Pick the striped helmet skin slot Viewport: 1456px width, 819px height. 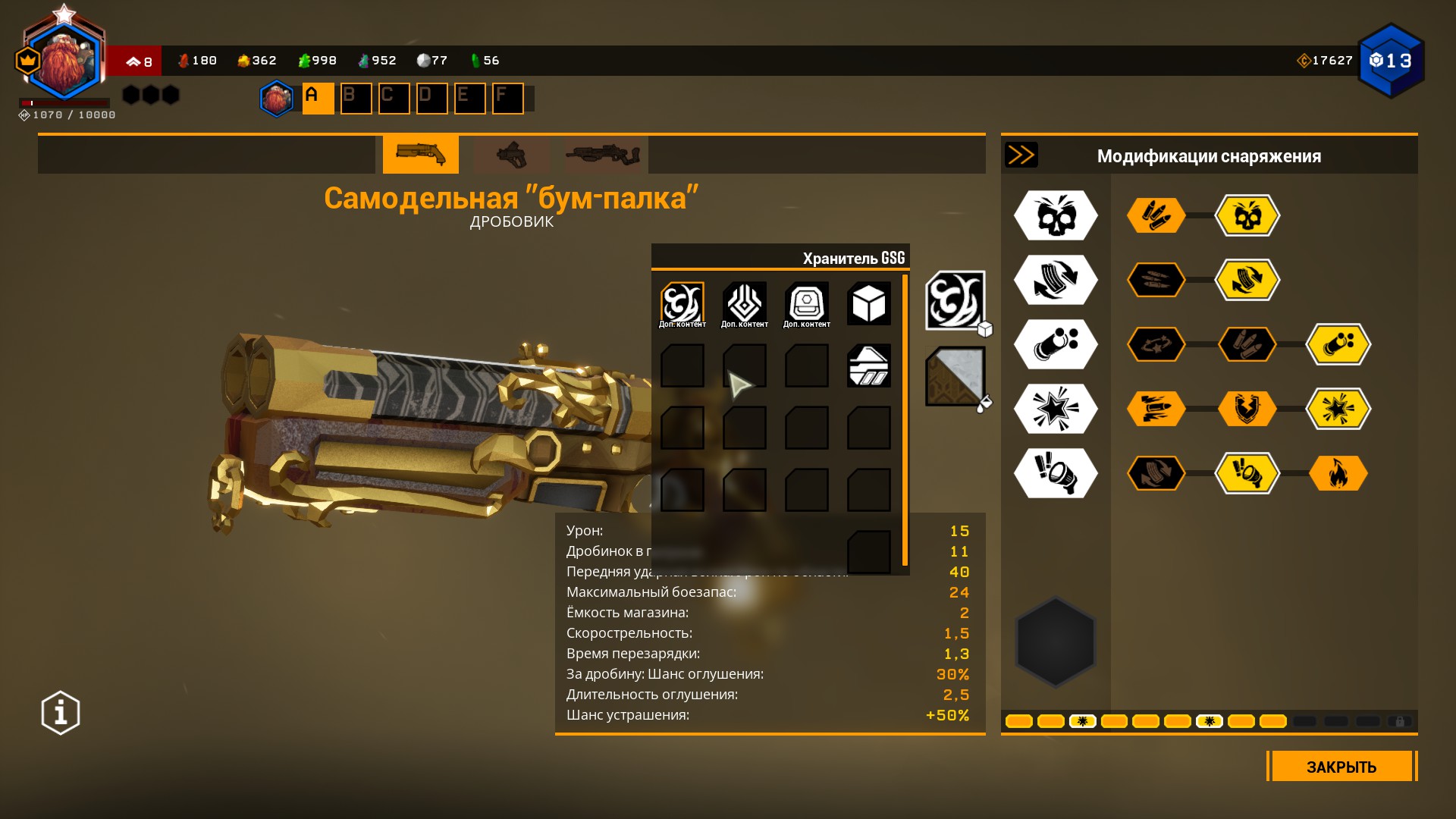click(x=868, y=366)
